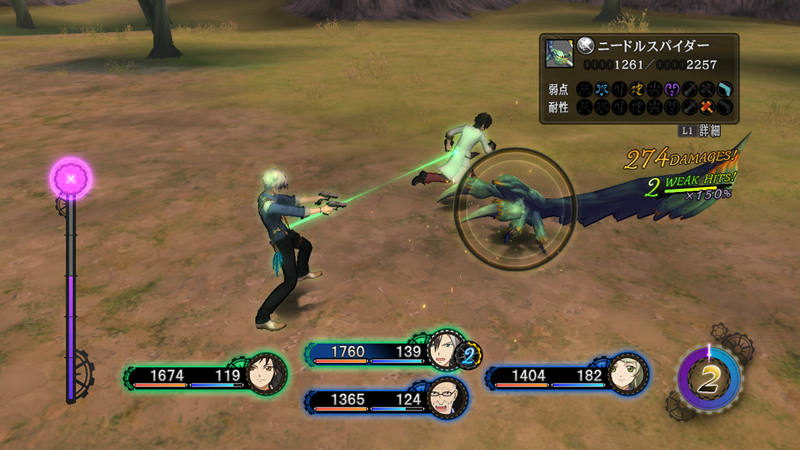Choose the glasses-wearing party member portrait
The image size is (800, 450).
pos(445,398)
